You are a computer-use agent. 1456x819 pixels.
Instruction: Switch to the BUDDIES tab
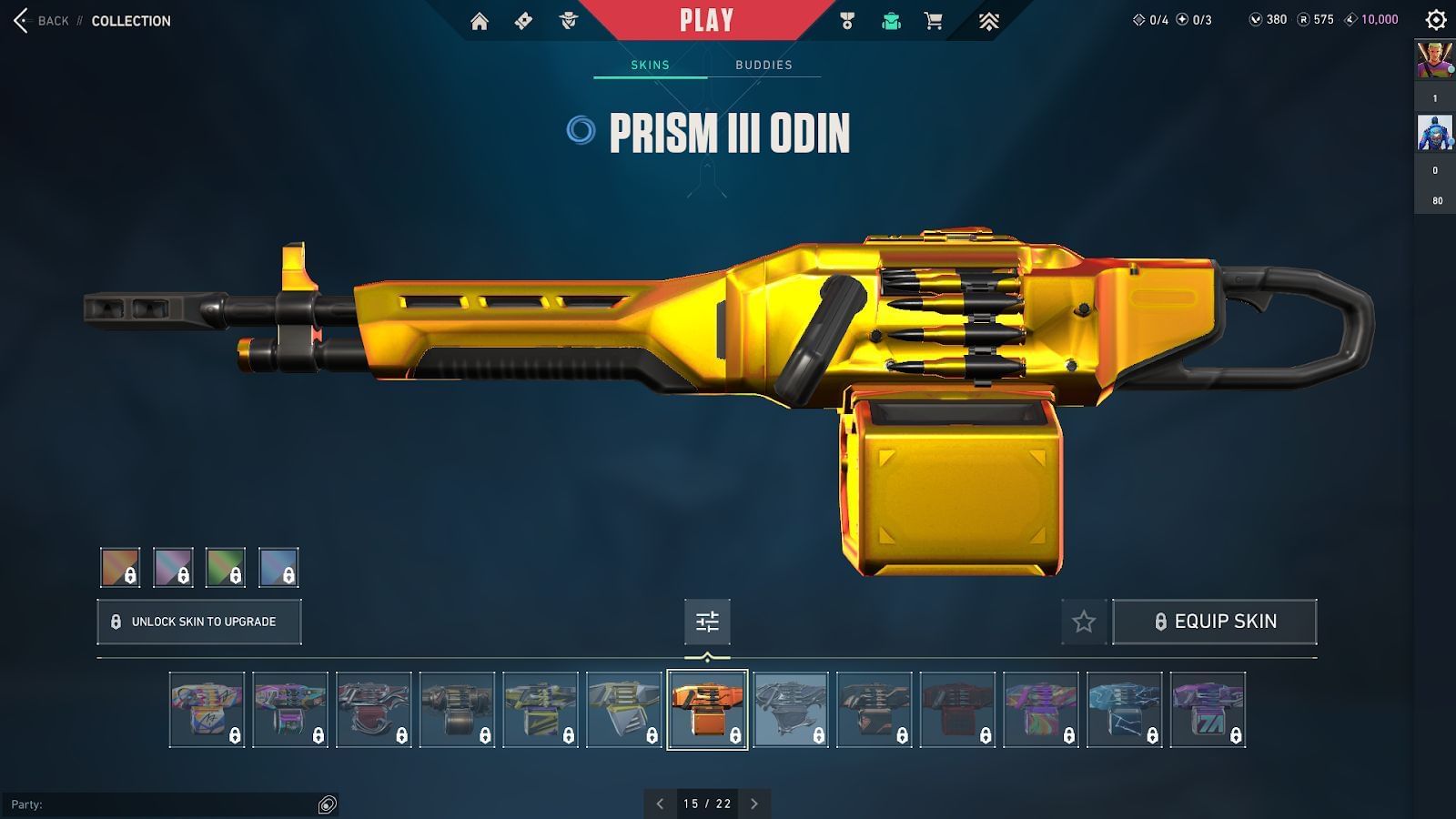763,65
